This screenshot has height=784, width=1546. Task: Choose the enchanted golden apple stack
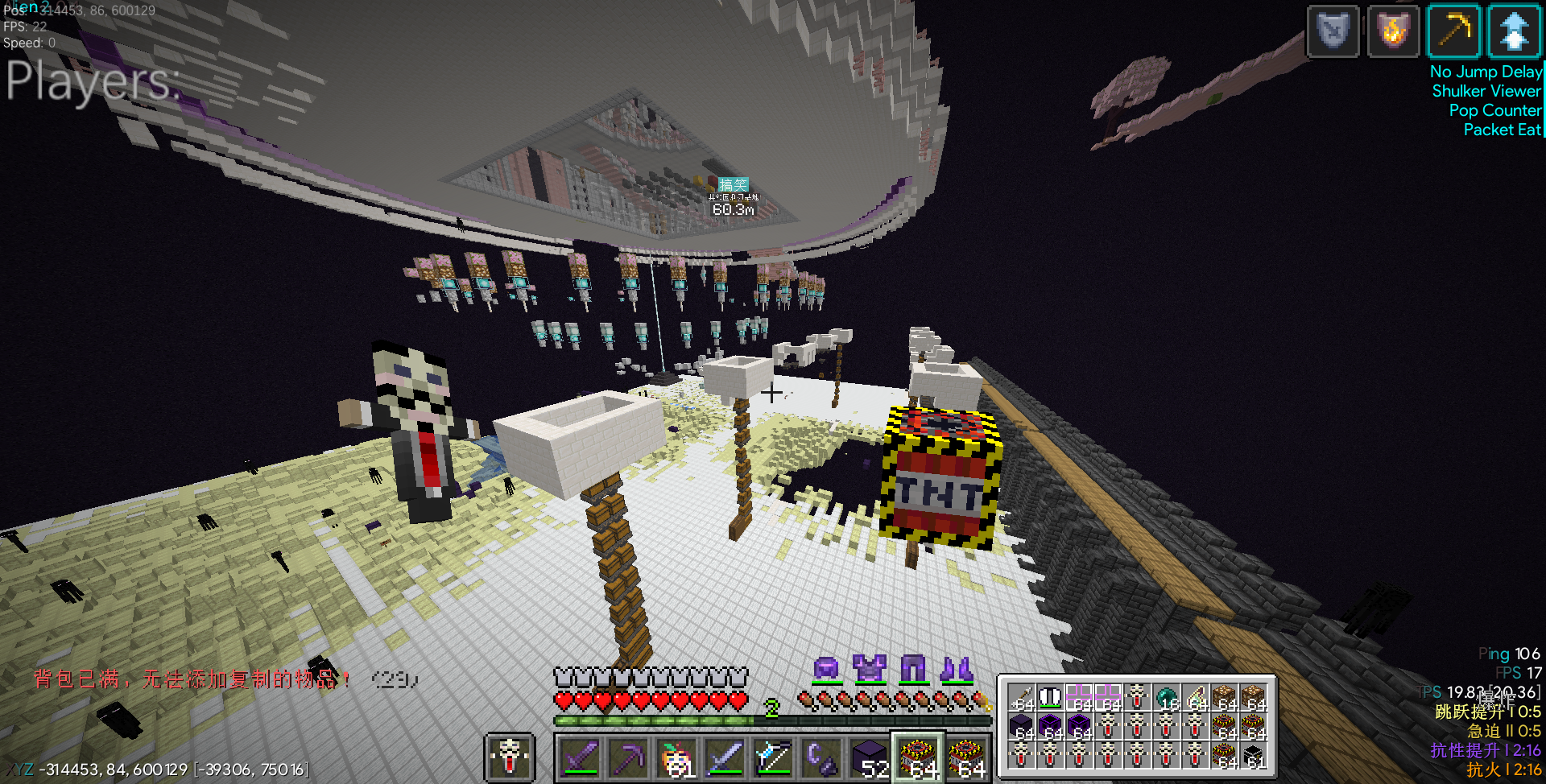click(x=677, y=758)
